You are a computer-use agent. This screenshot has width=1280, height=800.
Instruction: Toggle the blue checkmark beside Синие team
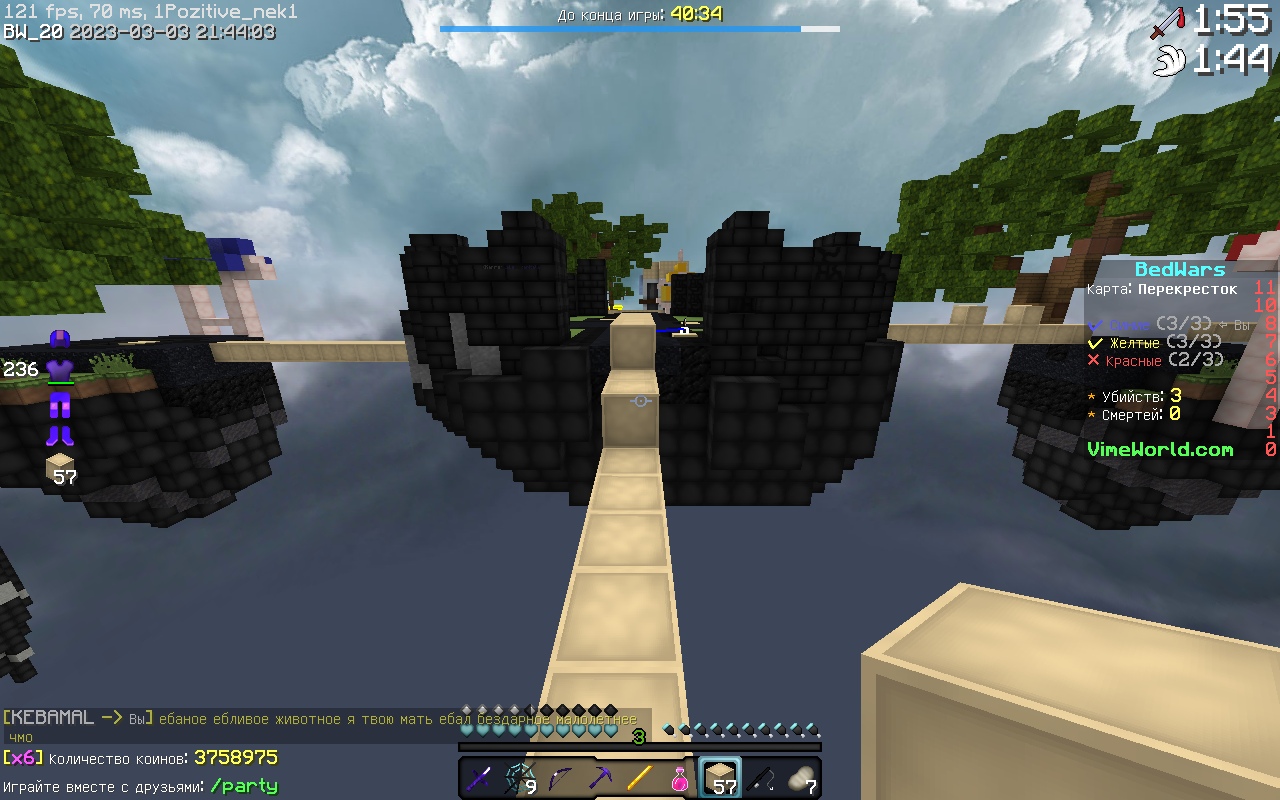[x=1095, y=324]
